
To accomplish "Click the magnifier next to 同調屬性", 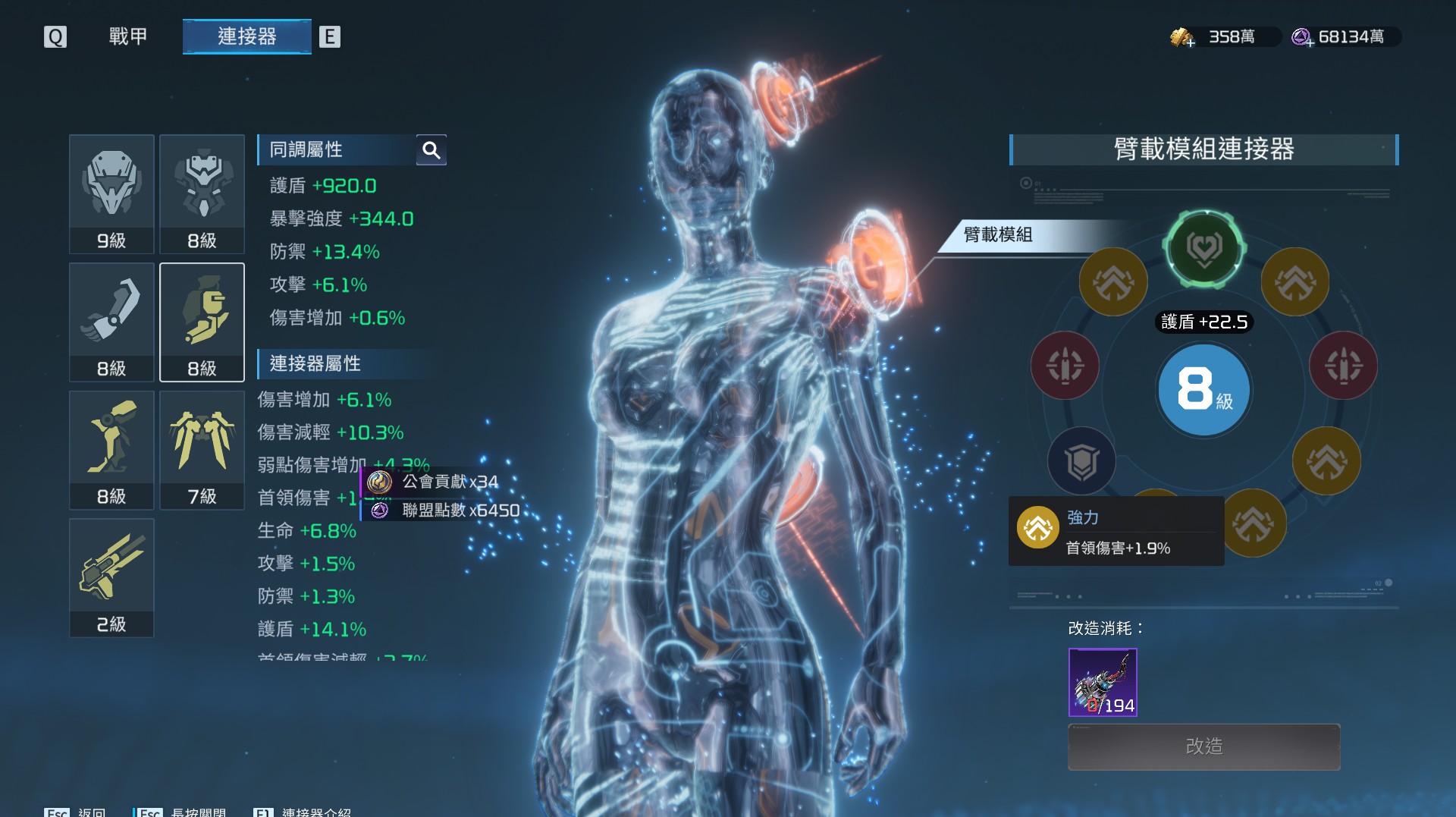I will 431,150.
